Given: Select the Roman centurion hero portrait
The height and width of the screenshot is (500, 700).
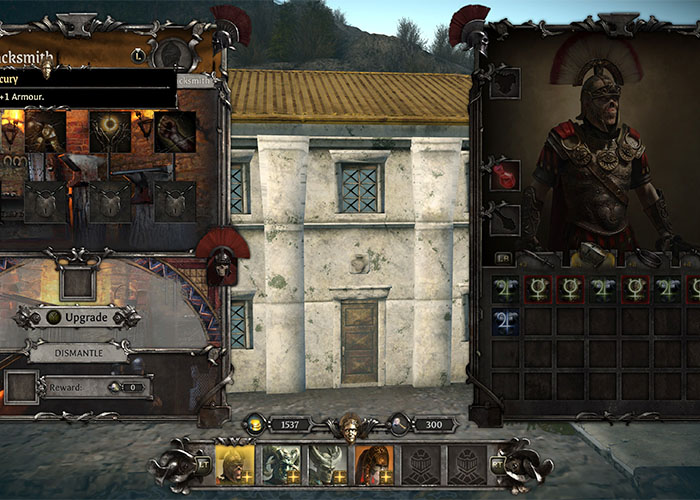Looking at the screenshot, I should (x=235, y=464).
